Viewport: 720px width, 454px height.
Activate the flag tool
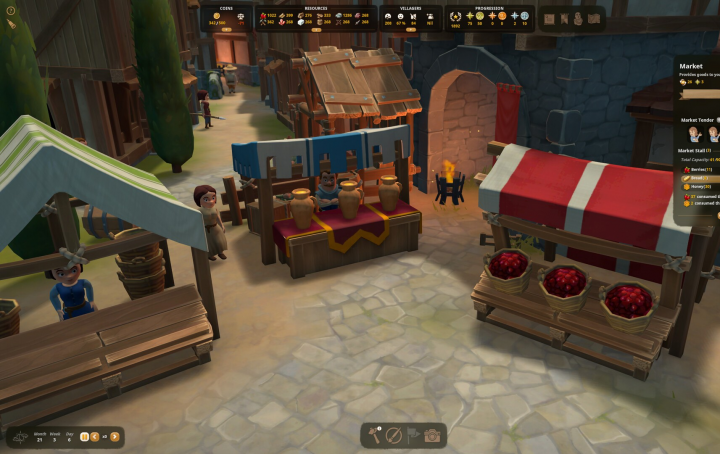click(x=412, y=436)
